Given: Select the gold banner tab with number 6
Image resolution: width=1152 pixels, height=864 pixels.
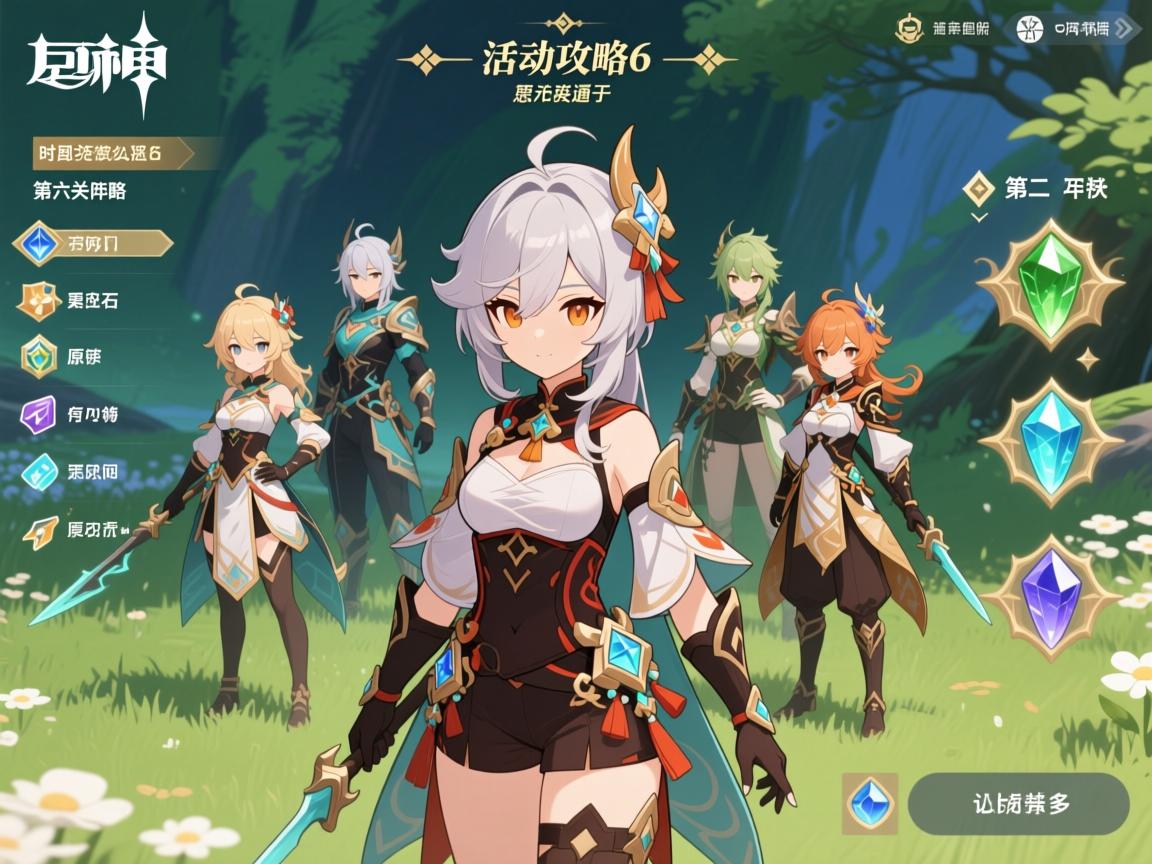Looking at the screenshot, I should coord(122,153).
